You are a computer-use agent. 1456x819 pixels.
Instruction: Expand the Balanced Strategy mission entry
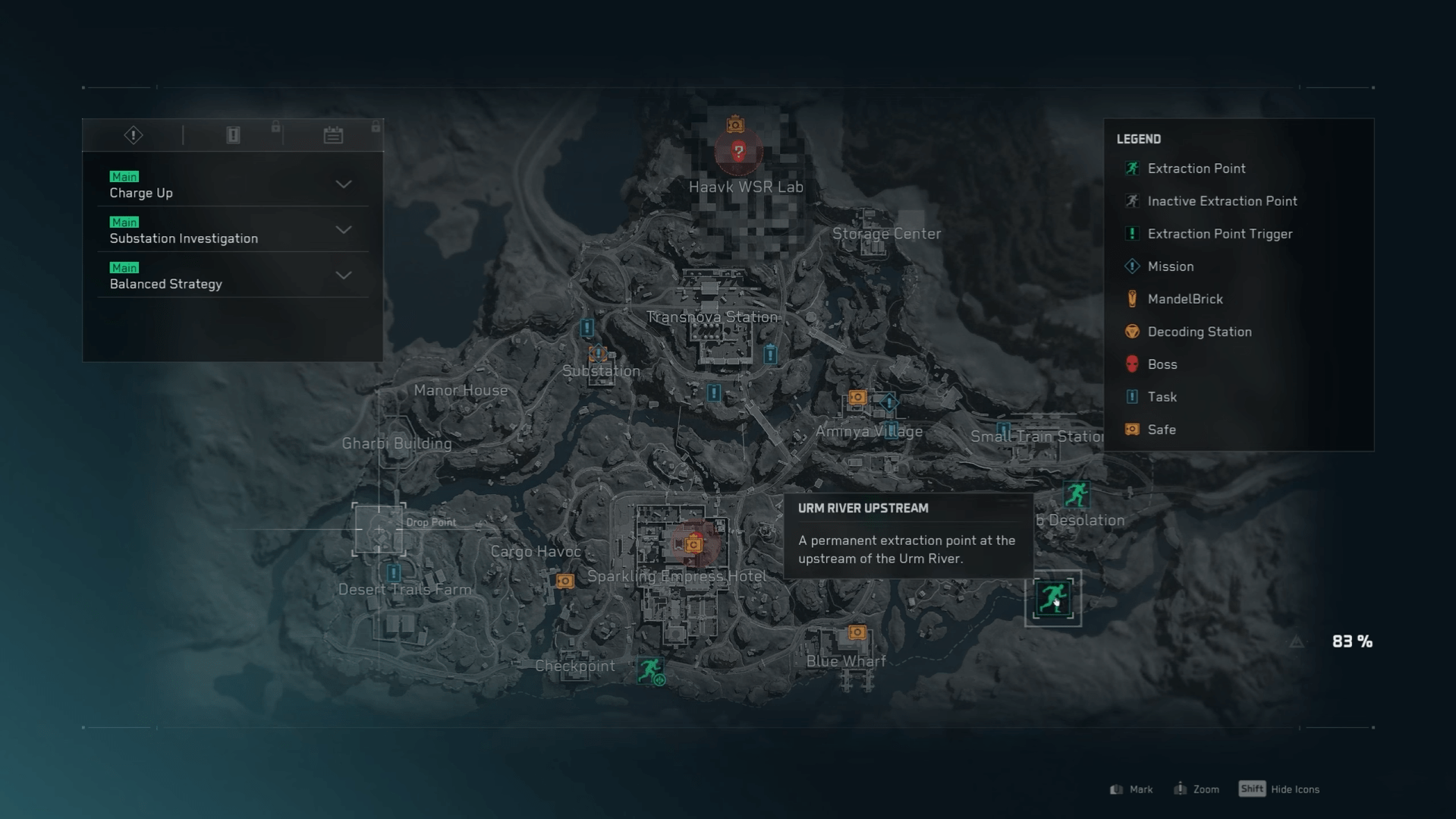pyautogui.click(x=344, y=276)
